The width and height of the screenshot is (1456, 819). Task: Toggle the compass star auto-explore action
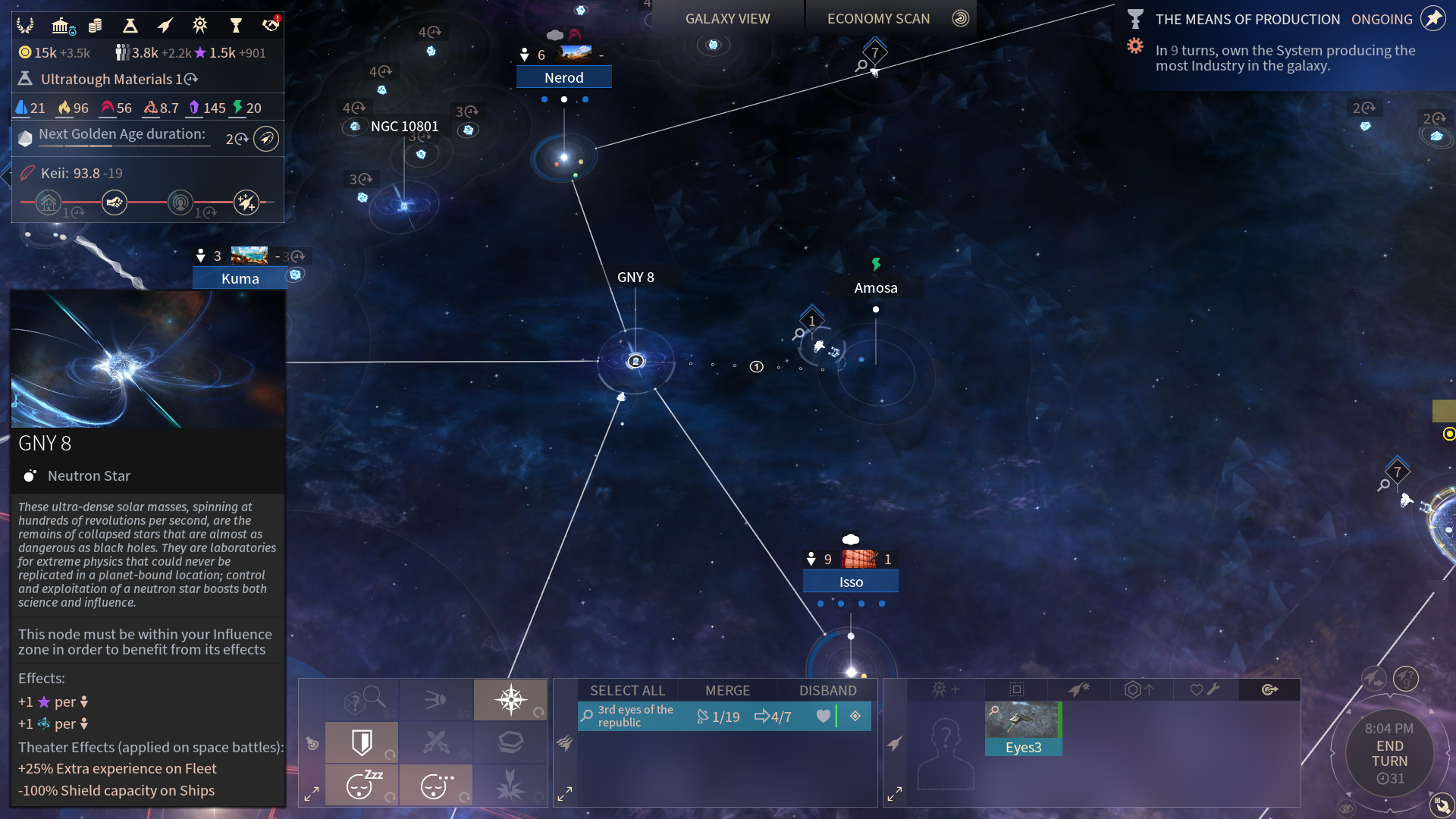[x=510, y=699]
